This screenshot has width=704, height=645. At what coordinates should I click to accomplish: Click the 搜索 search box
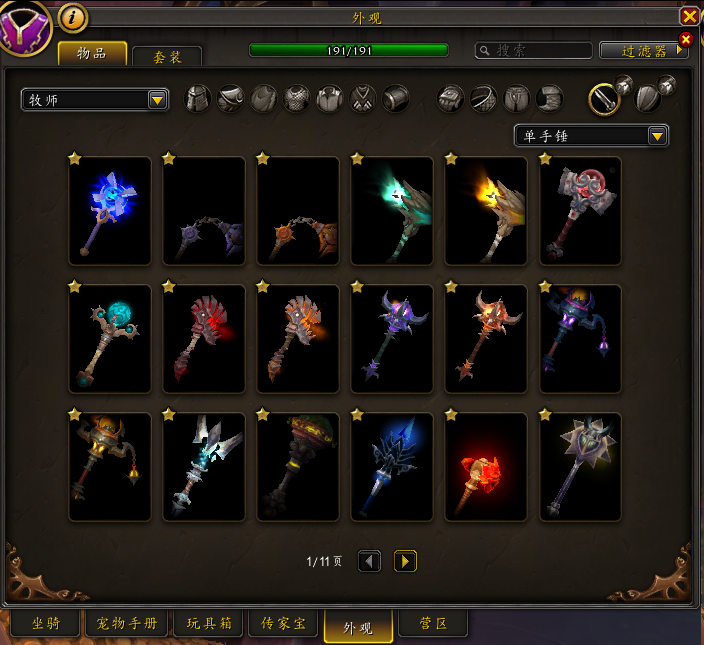coord(533,50)
